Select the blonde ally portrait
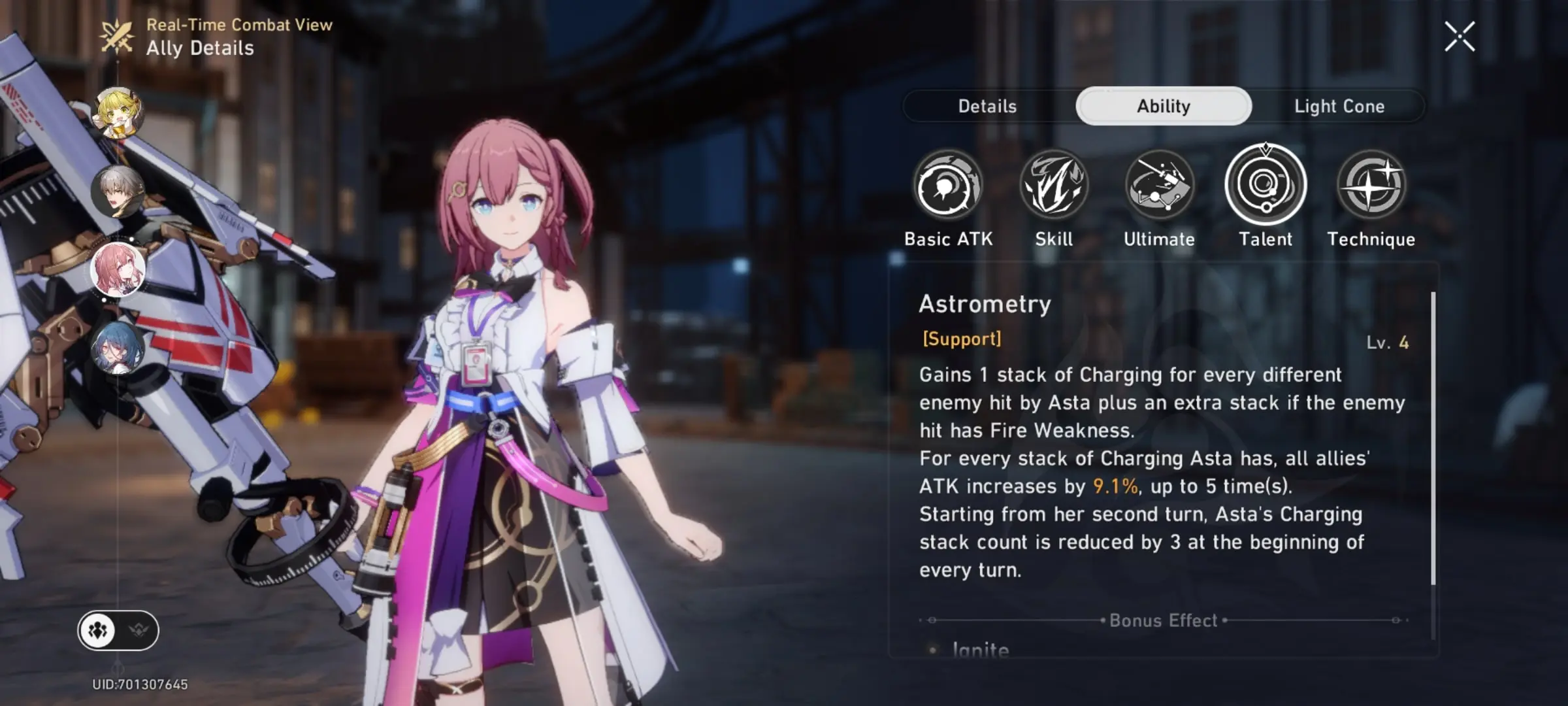1568x706 pixels. (x=119, y=112)
